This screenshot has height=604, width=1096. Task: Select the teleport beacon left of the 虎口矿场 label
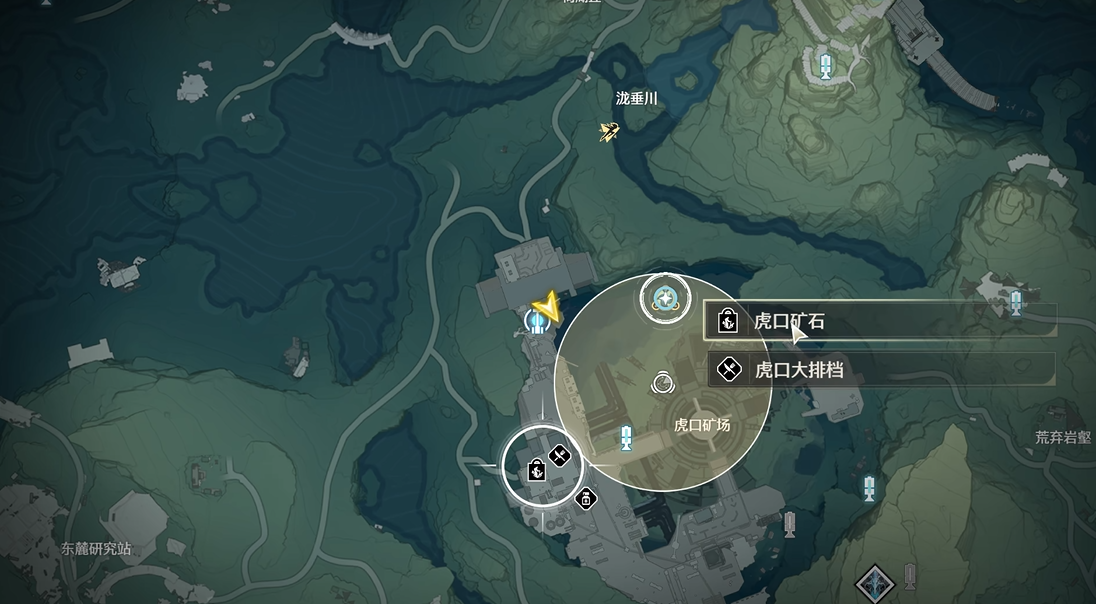point(626,437)
